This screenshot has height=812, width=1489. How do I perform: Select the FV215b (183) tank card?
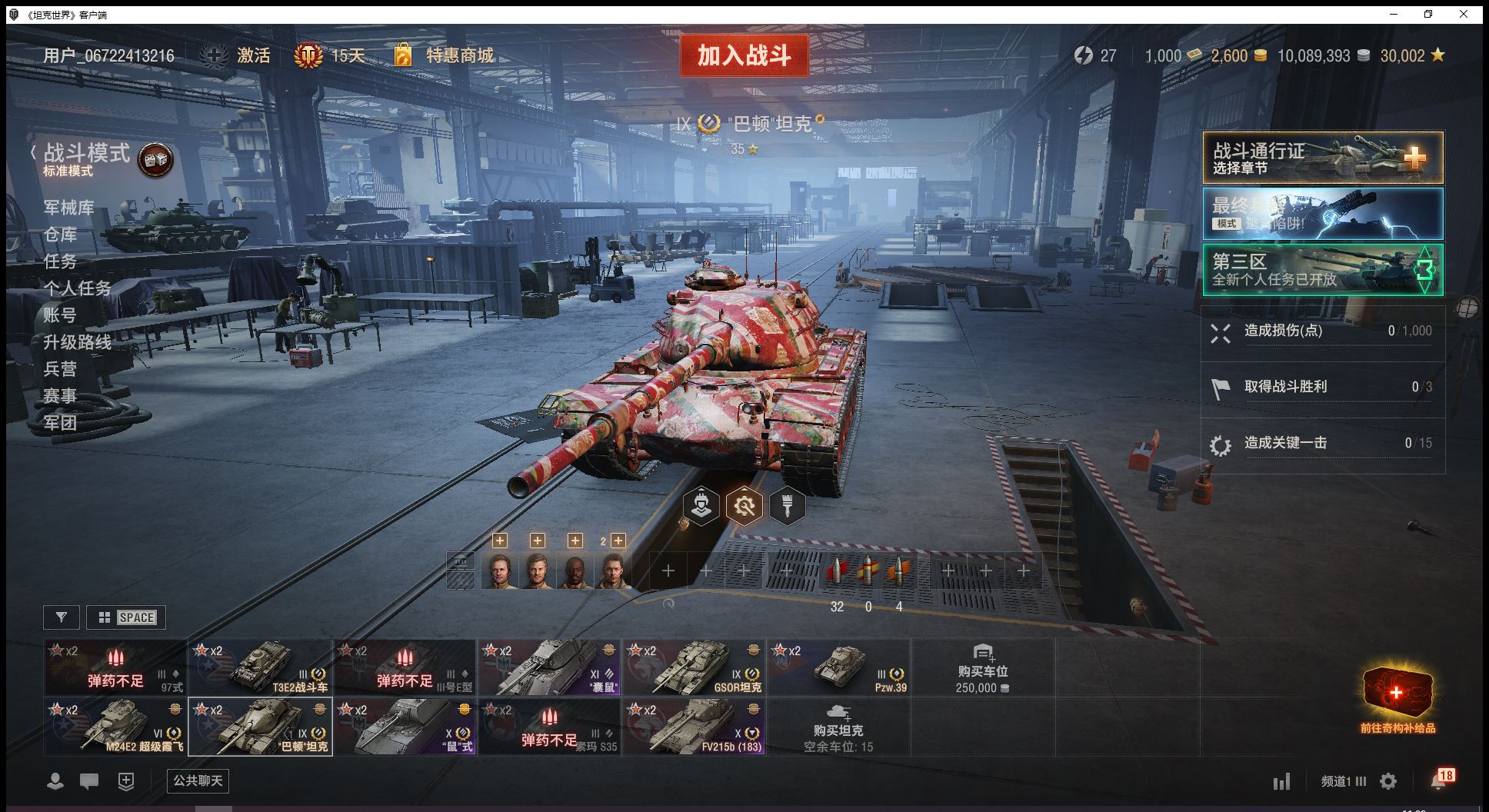tap(694, 727)
